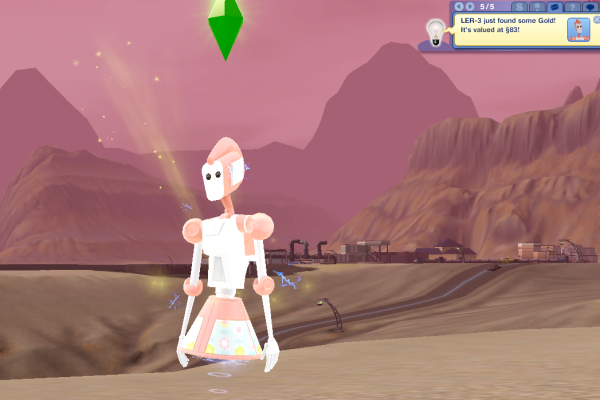Open the question mark notification tab
This screenshot has width=600, height=400.
click(x=573, y=7)
